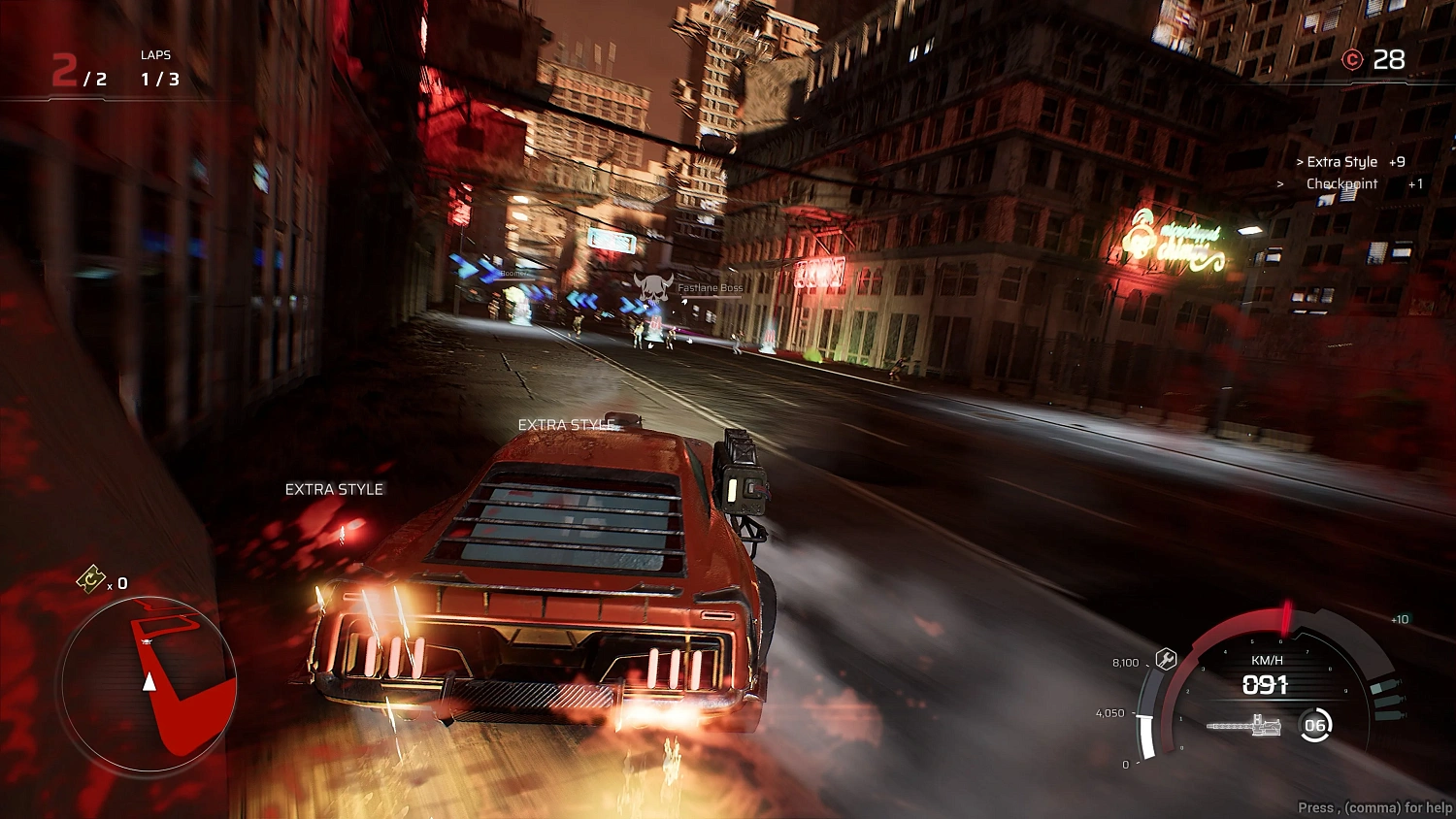Click the gold rewind ticket icon above the minimap
1456x819 pixels.
(91, 580)
